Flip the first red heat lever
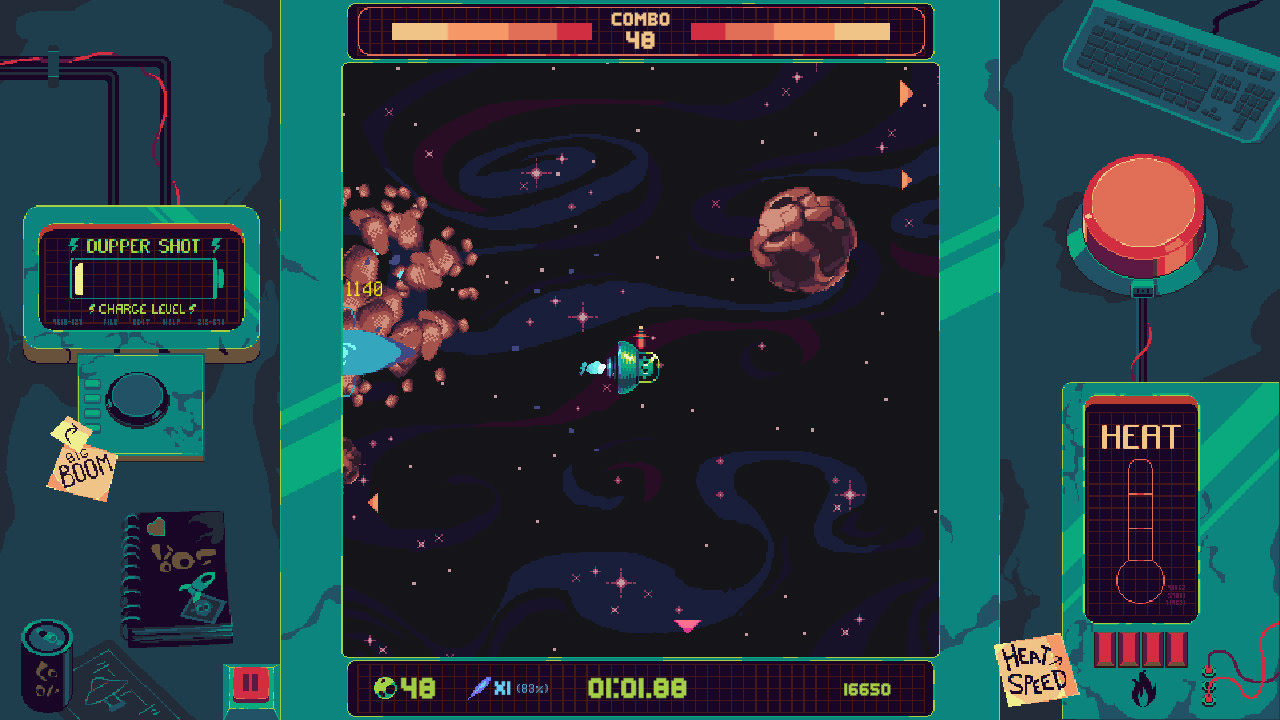This screenshot has height=720, width=1280. 1104,650
